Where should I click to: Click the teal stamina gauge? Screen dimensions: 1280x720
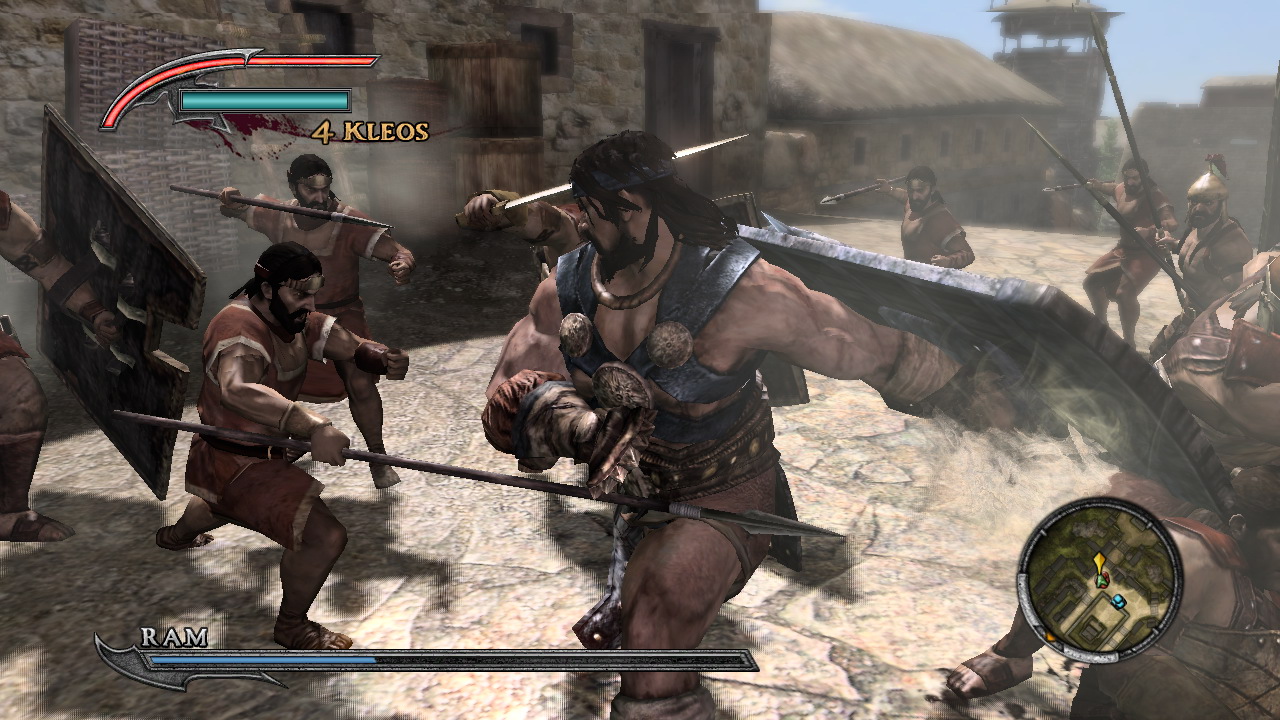[265, 100]
